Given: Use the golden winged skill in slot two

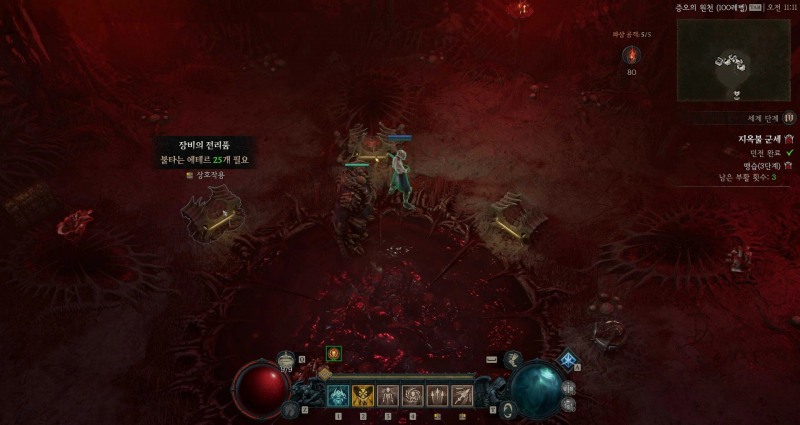Looking at the screenshot, I should tap(362, 396).
